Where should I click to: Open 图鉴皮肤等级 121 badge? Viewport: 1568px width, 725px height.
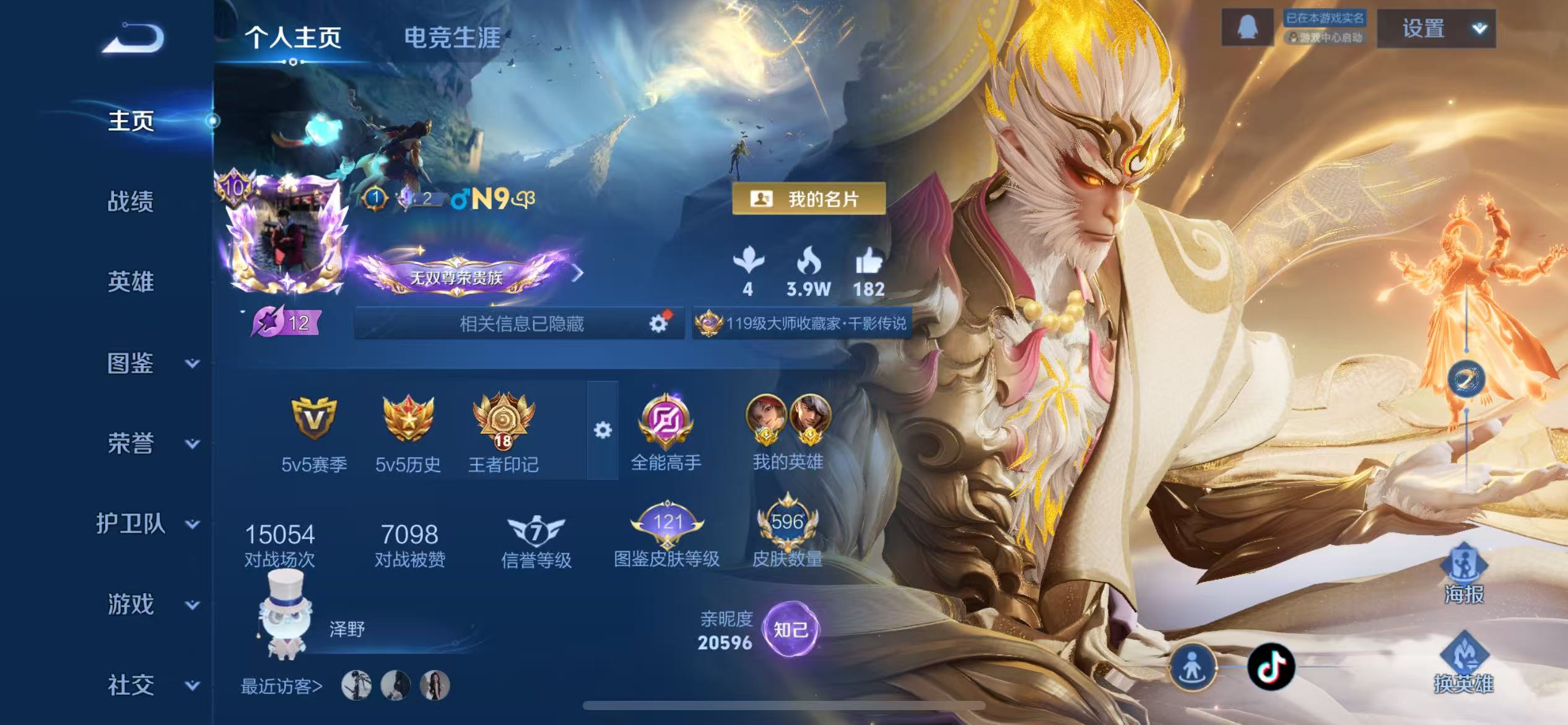(668, 524)
